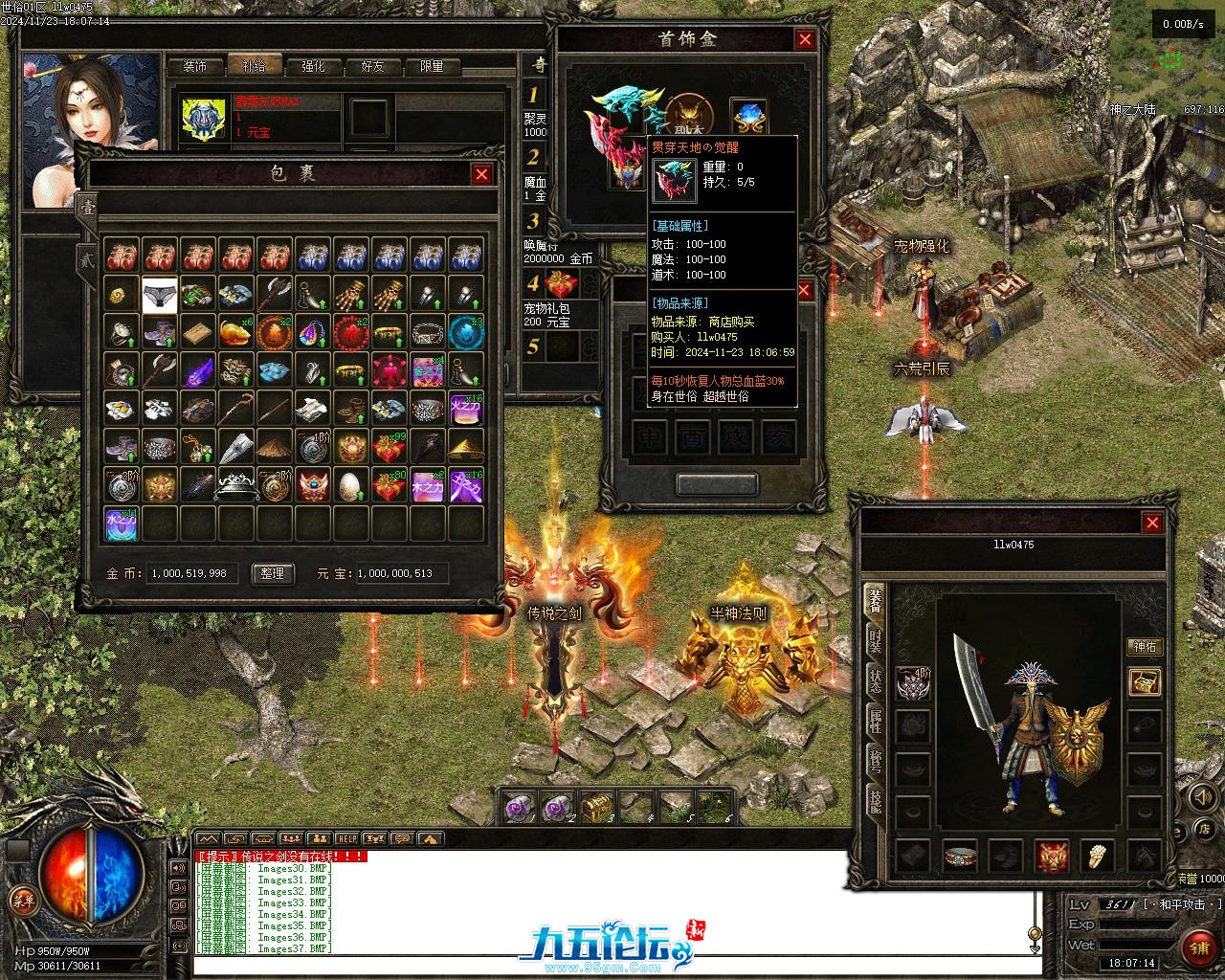This screenshot has width=1225, height=980.
Task: Toggle the sound speaker button
Action: pyautogui.click(x=1200, y=795)
